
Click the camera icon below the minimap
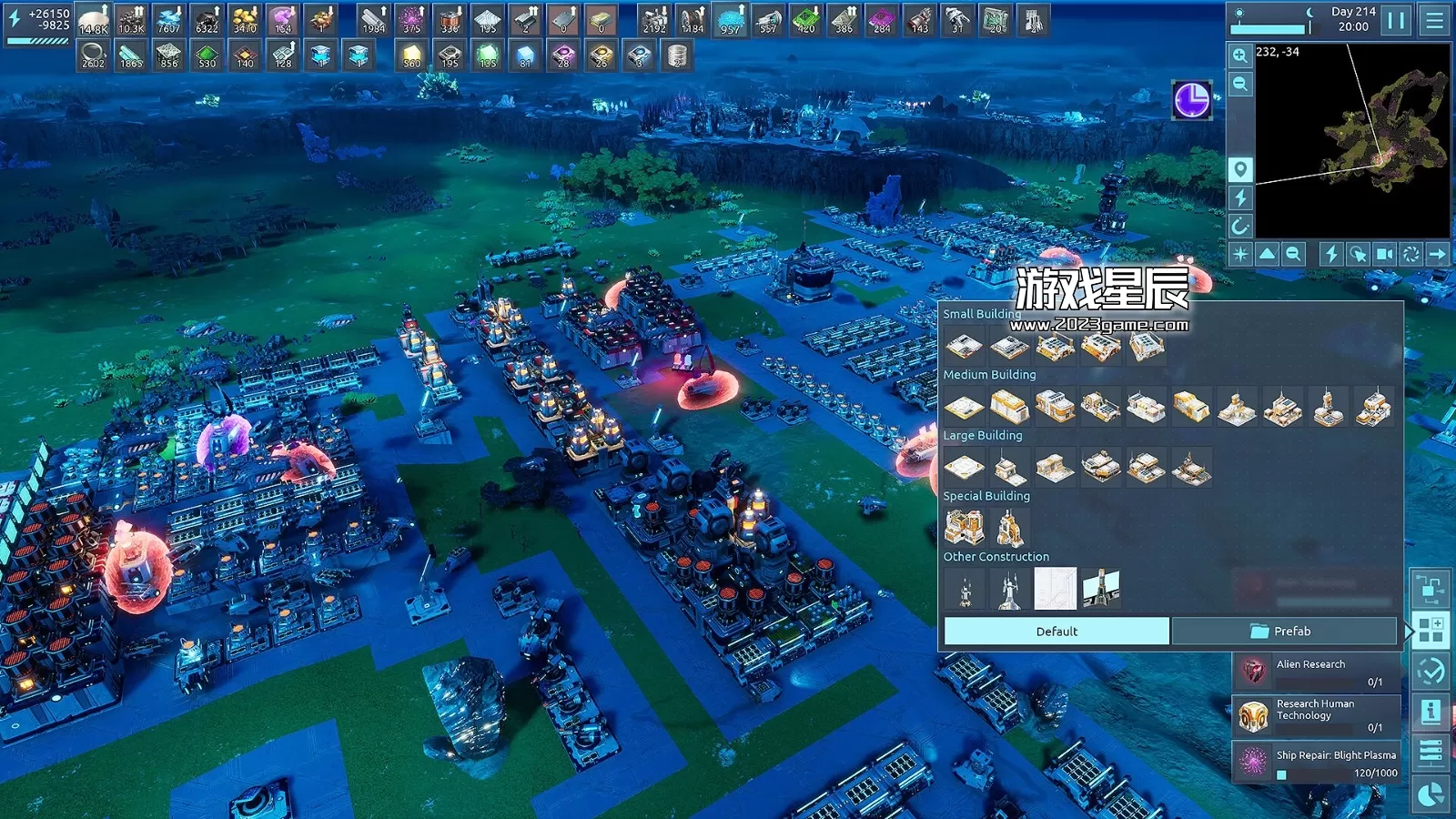pos(1385,253)
